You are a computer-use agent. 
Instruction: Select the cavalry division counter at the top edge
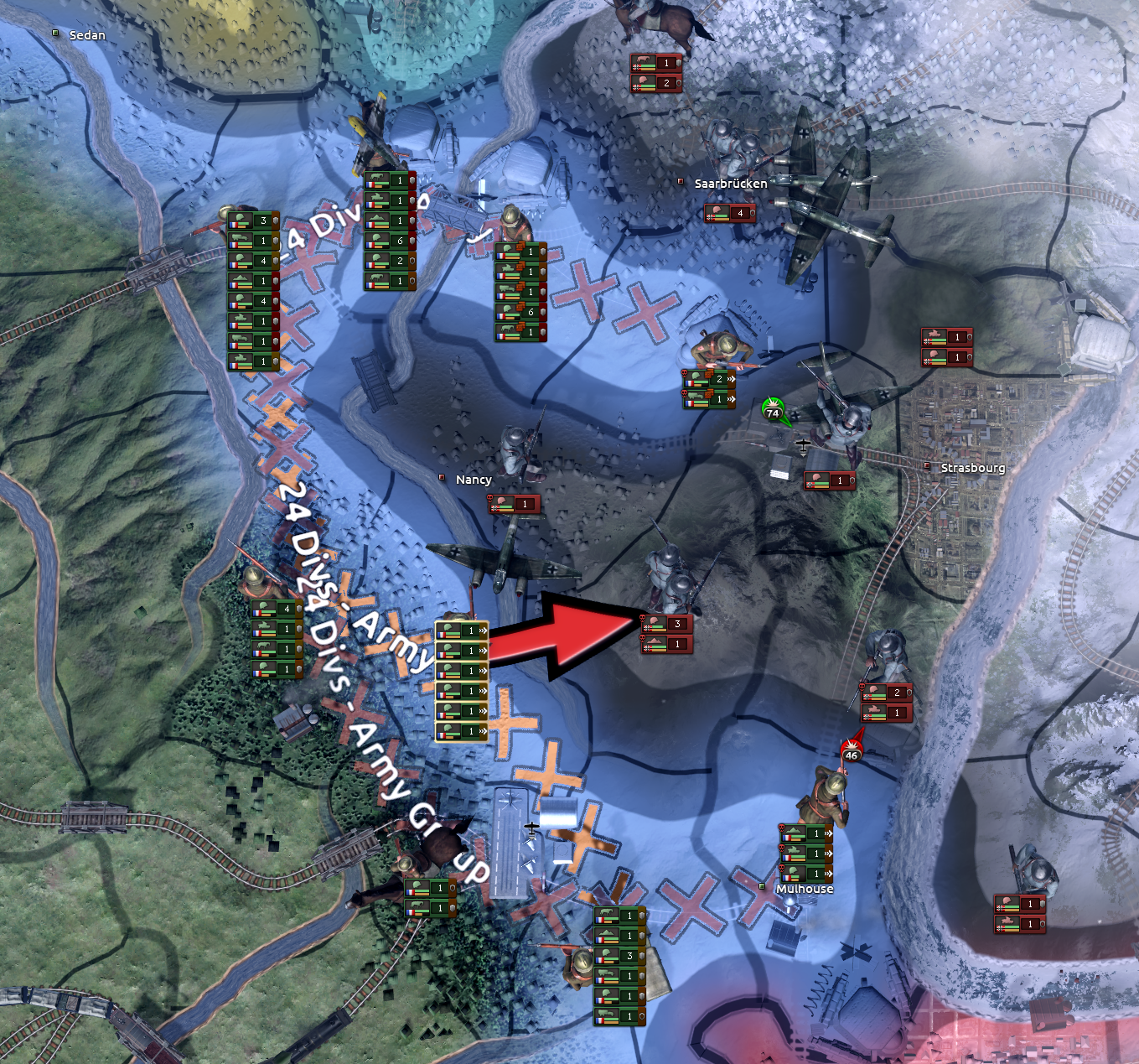pyautogui.click(x=656, y=61)
